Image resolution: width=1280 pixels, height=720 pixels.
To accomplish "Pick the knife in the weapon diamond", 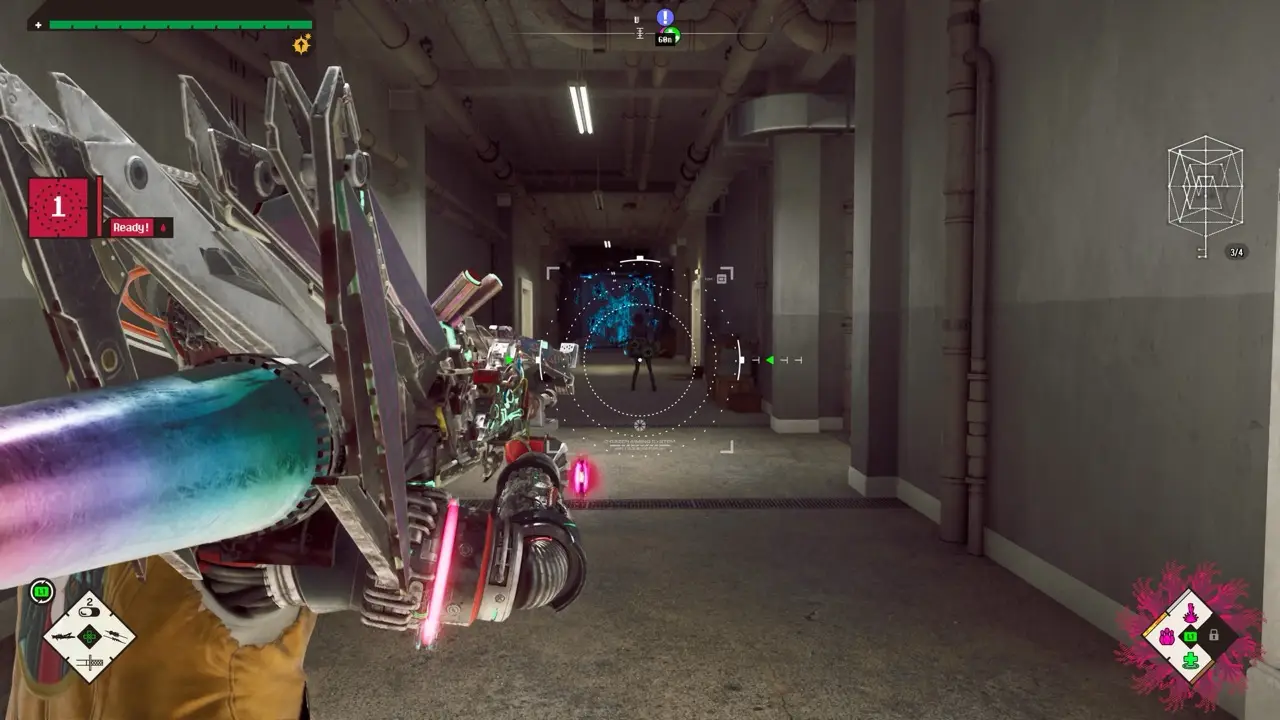I will [x=90, y=660].
